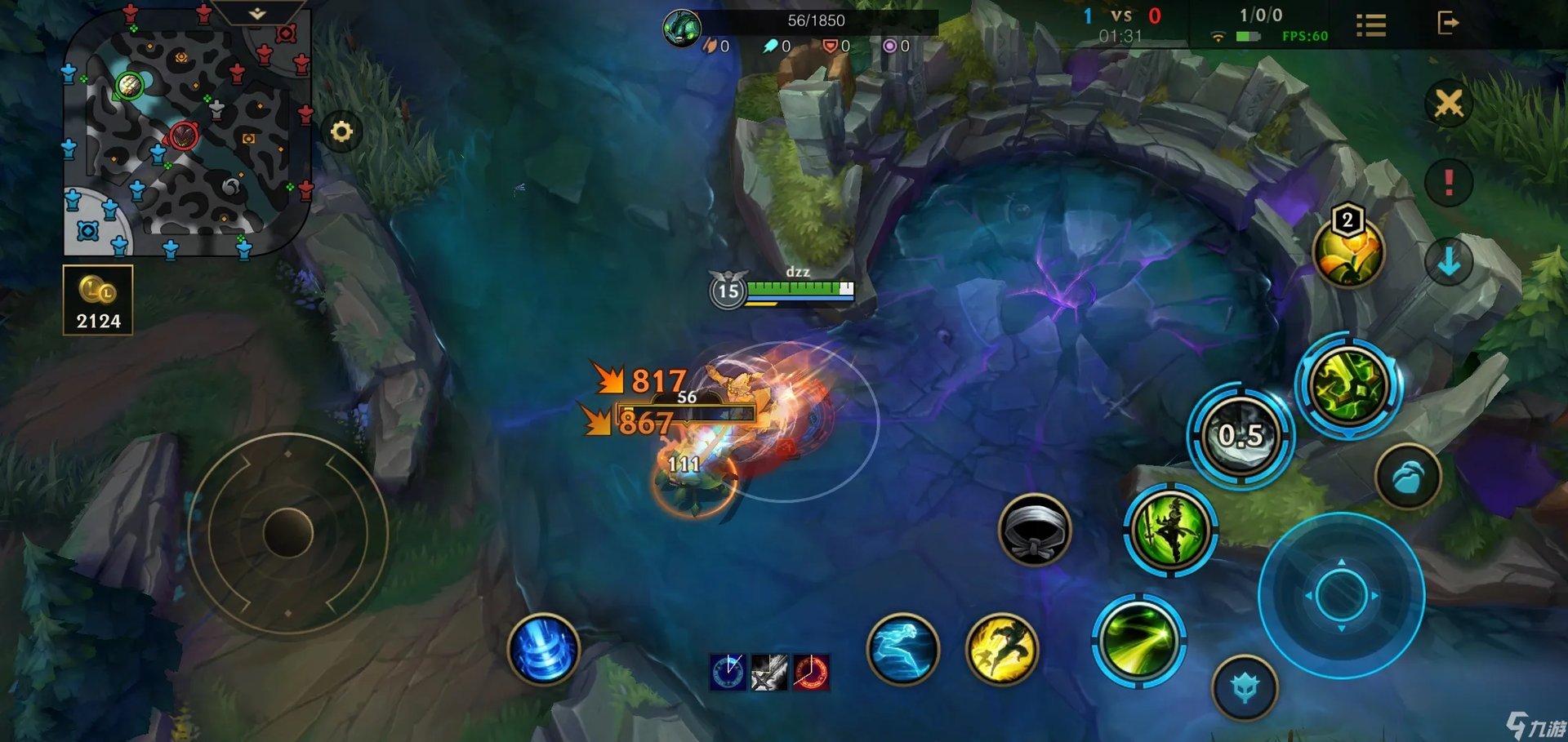The image size is (1568, 742).
Task: Tap the blue swirl recall button
Action: [x=544, y=649]
